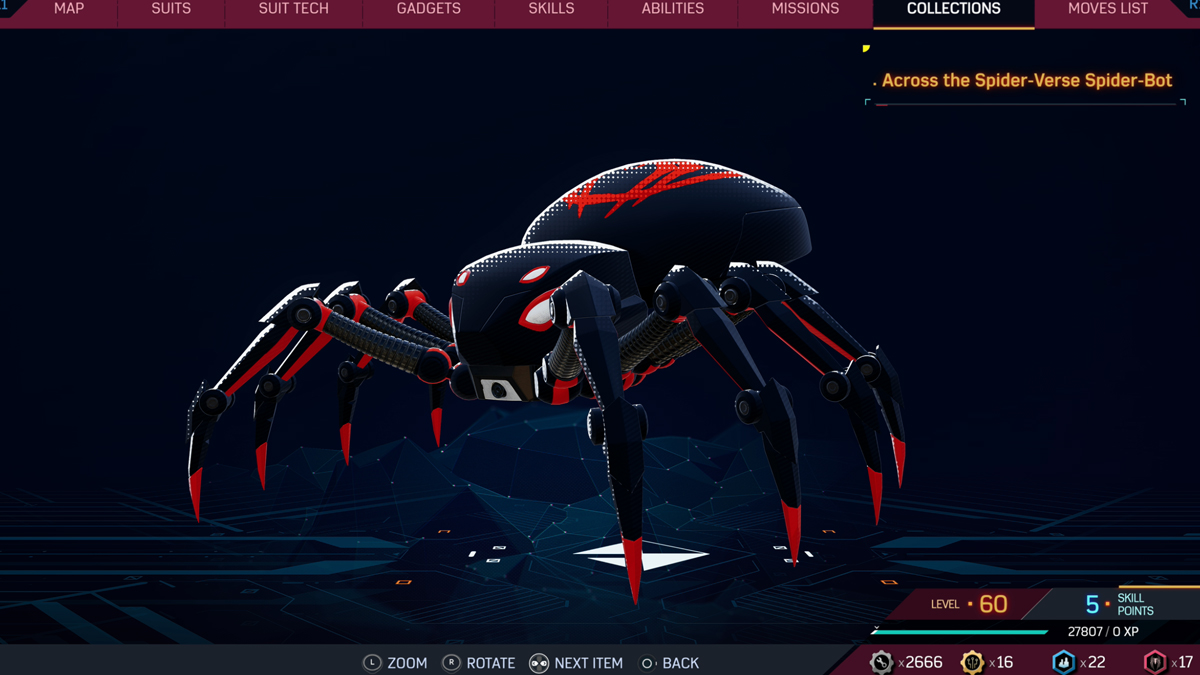Go to the Gadgets tab

(x=428, y=9)
